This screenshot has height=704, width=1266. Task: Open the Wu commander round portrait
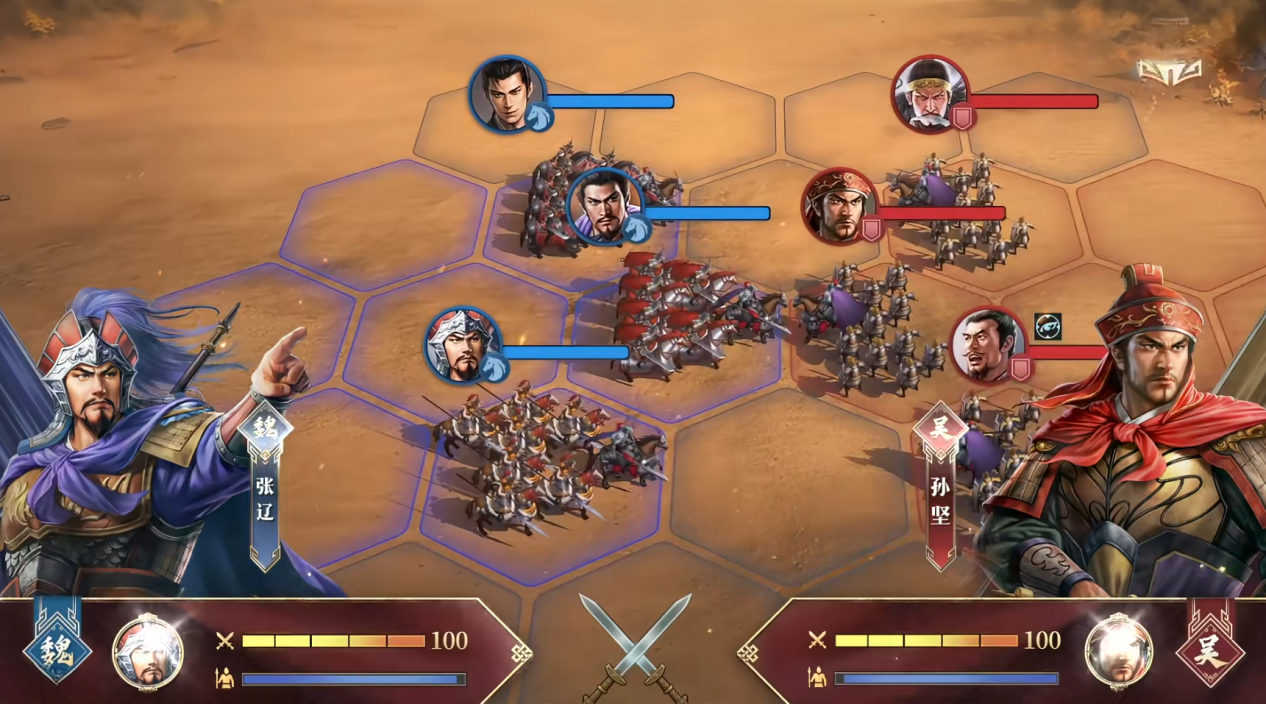[x=1119, y=652]
